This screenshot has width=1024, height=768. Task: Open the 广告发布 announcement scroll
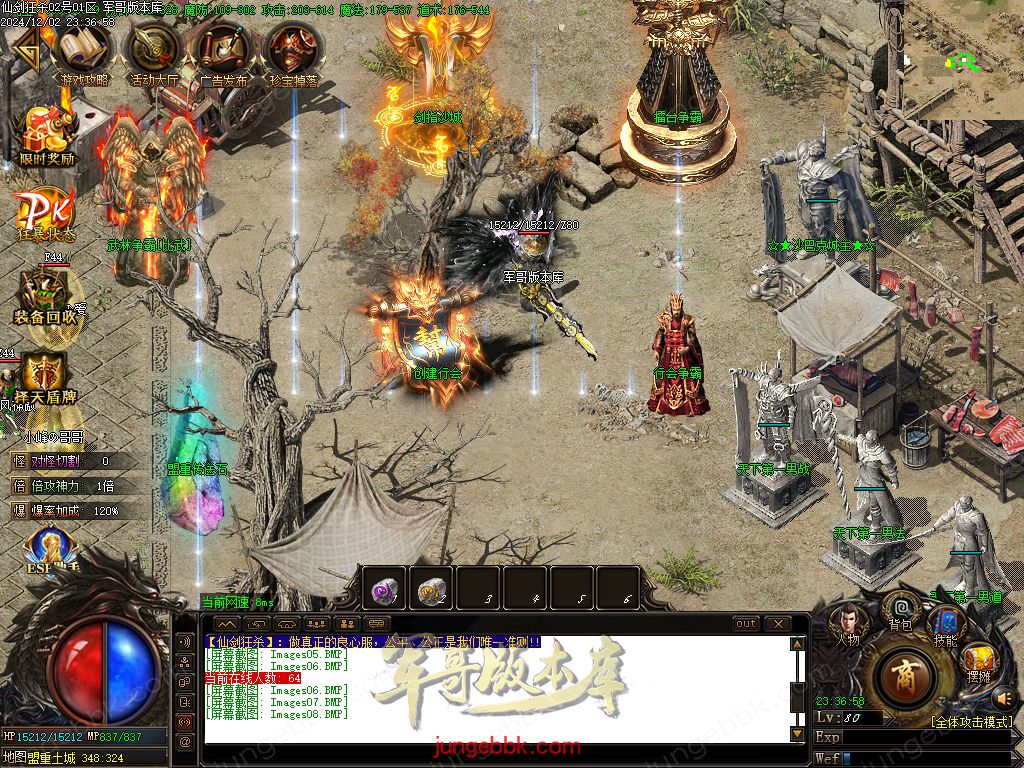coord(224,50)
